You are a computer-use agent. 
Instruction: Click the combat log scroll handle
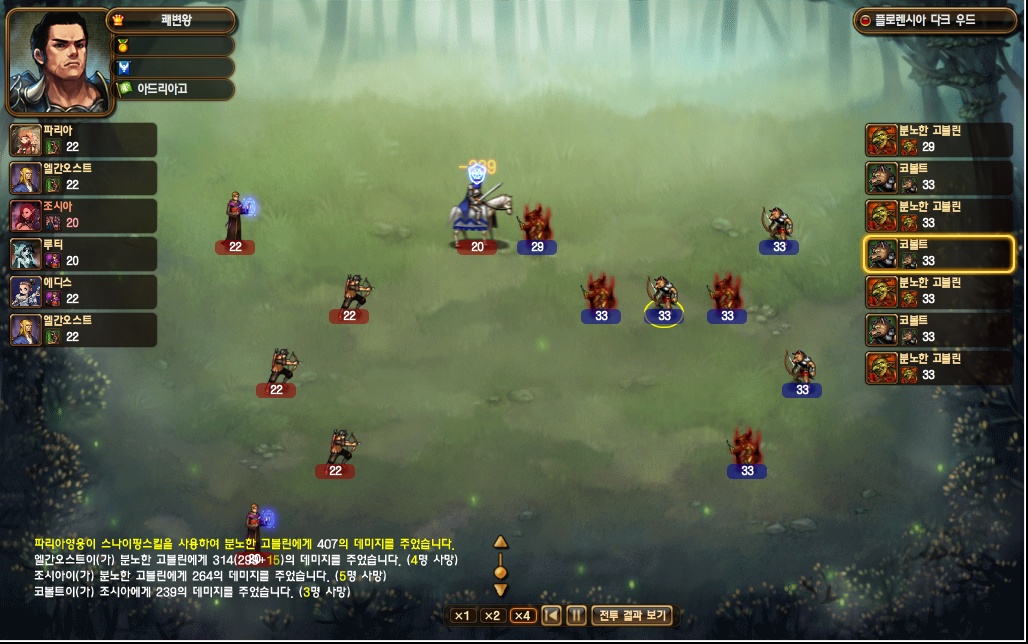501,572
